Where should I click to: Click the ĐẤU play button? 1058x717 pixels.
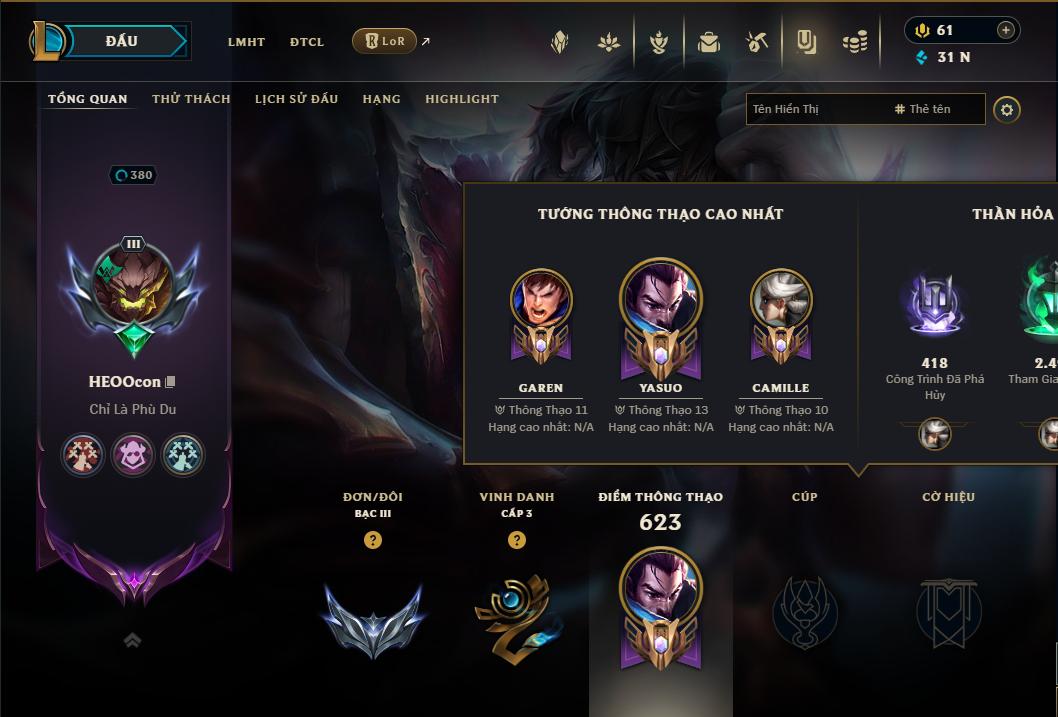[x=122, y=41]
